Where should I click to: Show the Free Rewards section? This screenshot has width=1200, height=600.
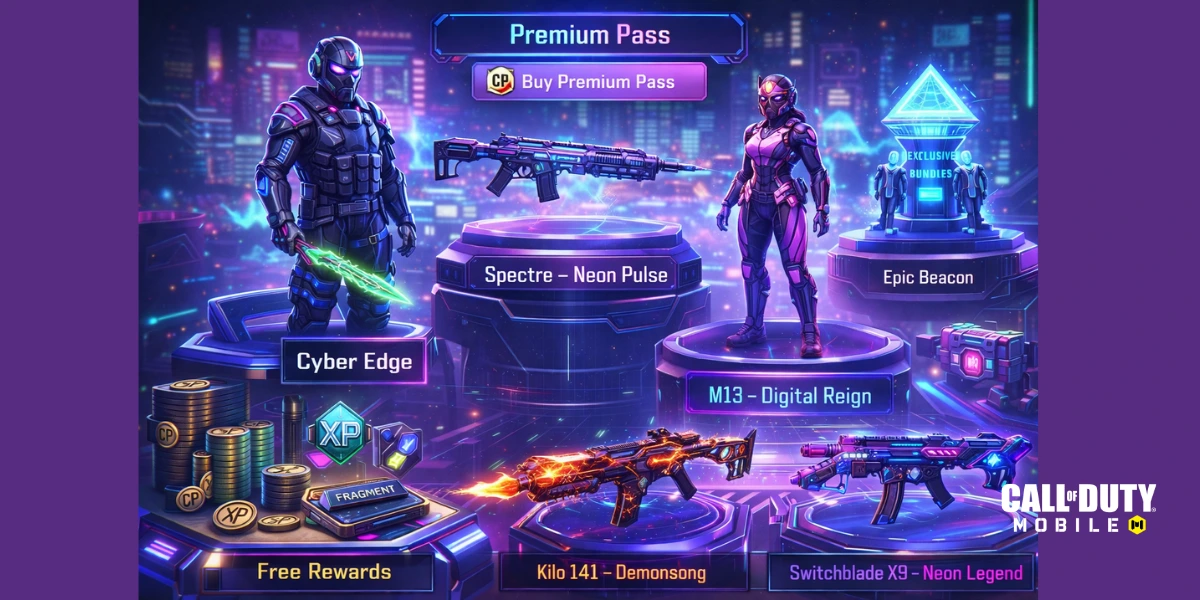point(323,572)
